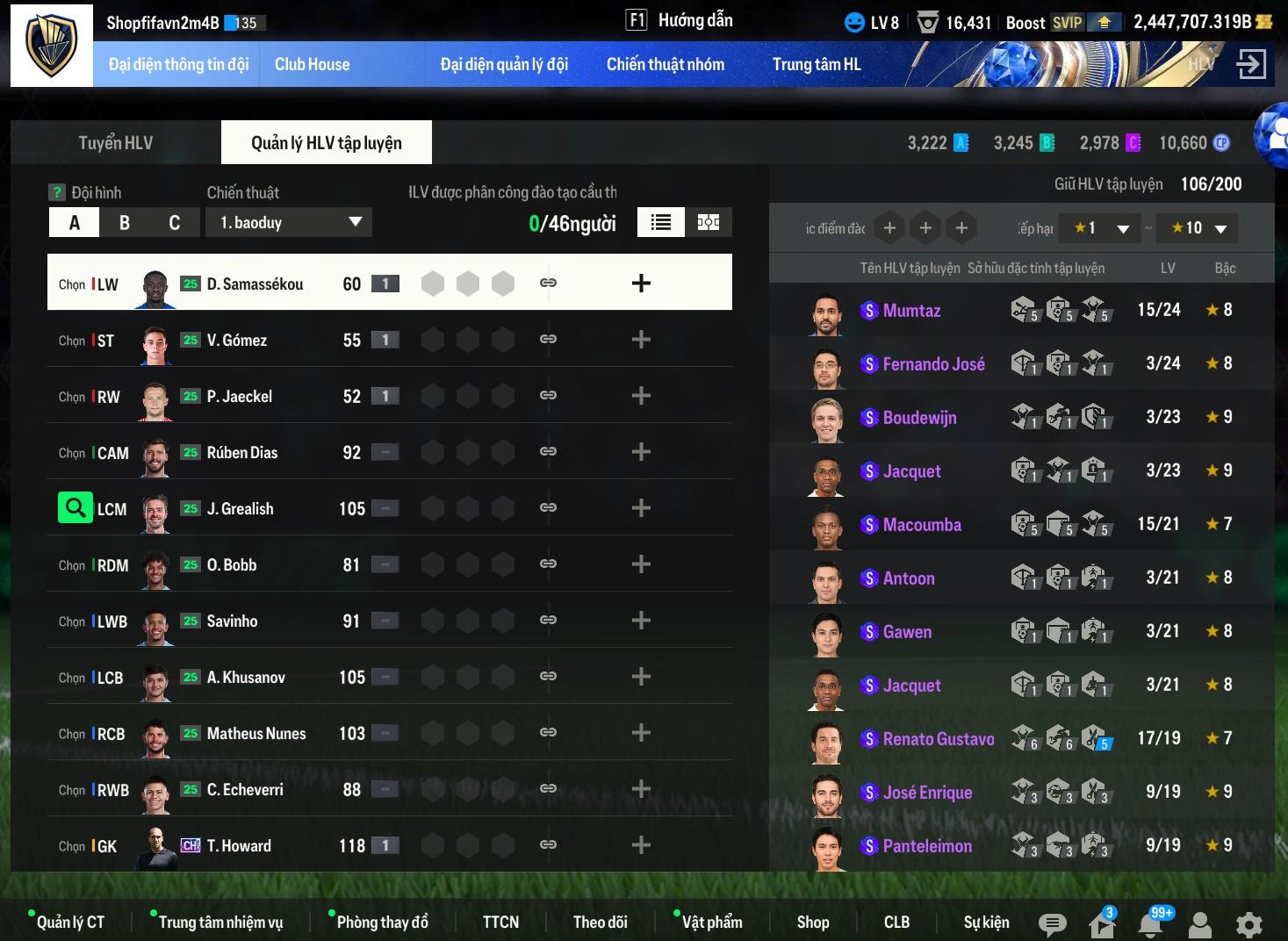Open the minimum star rank dropdown
This screenshot has height=941, width=1288.
1099,228
